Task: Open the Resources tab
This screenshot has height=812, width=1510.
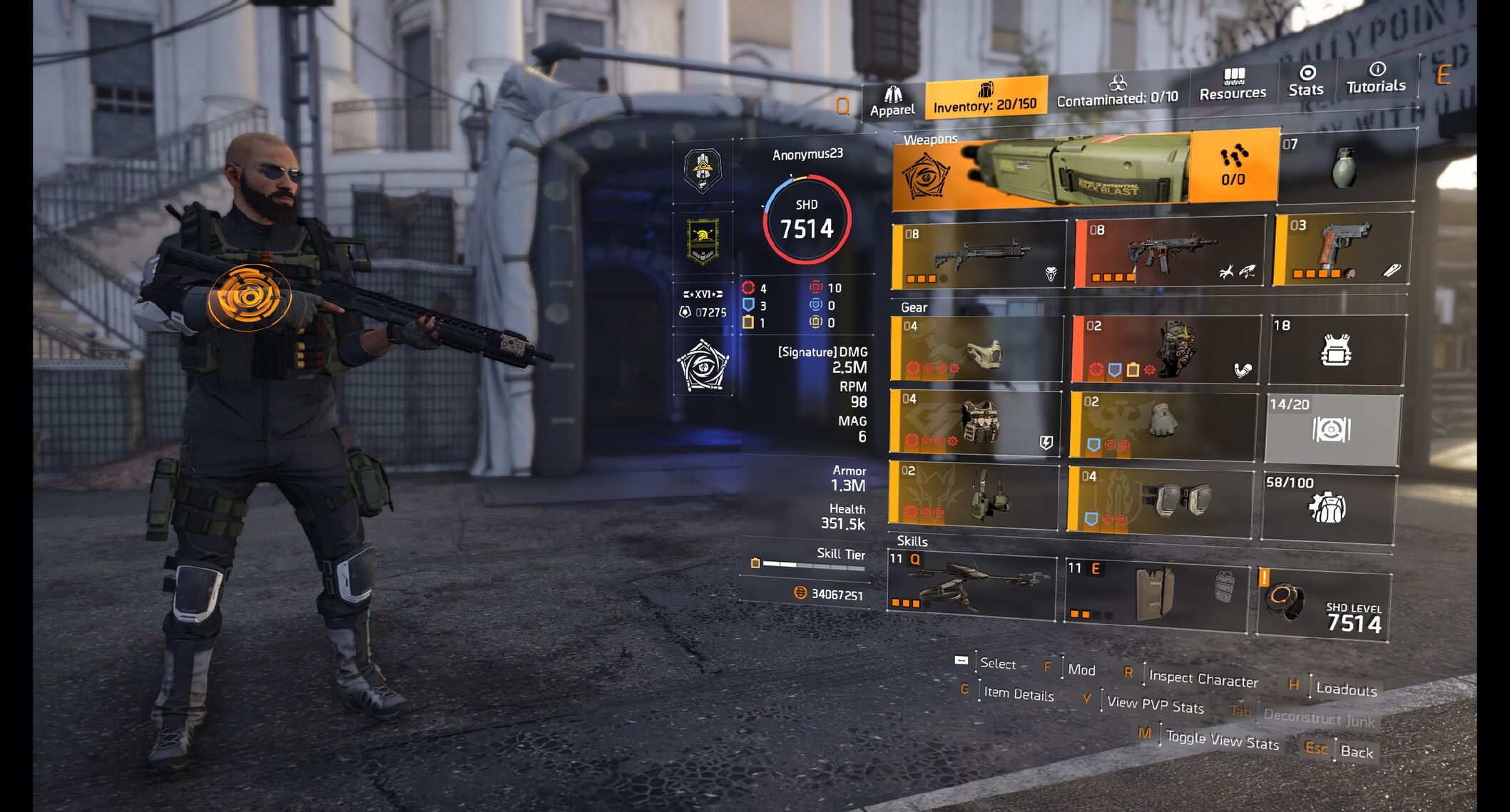Action: click(x=1233, y=85)
